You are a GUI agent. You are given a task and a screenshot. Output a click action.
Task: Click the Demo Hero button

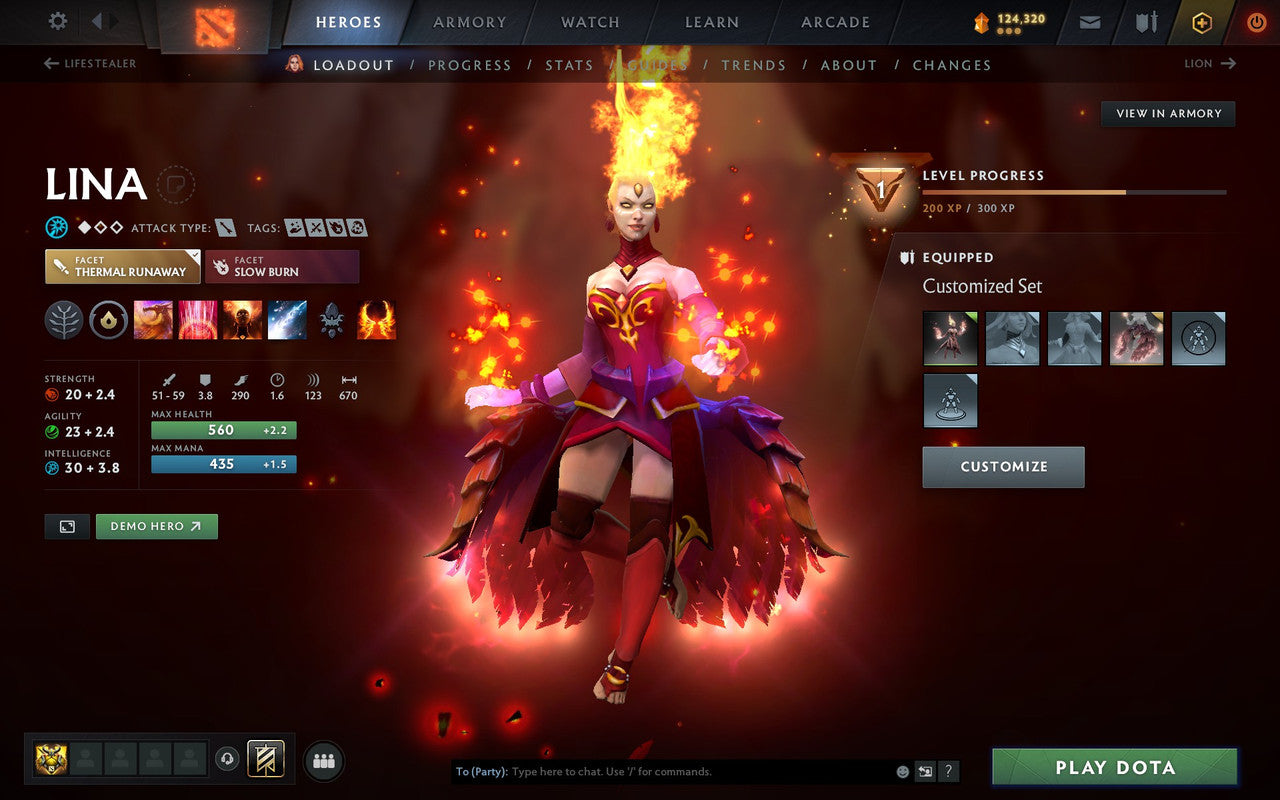157,526
